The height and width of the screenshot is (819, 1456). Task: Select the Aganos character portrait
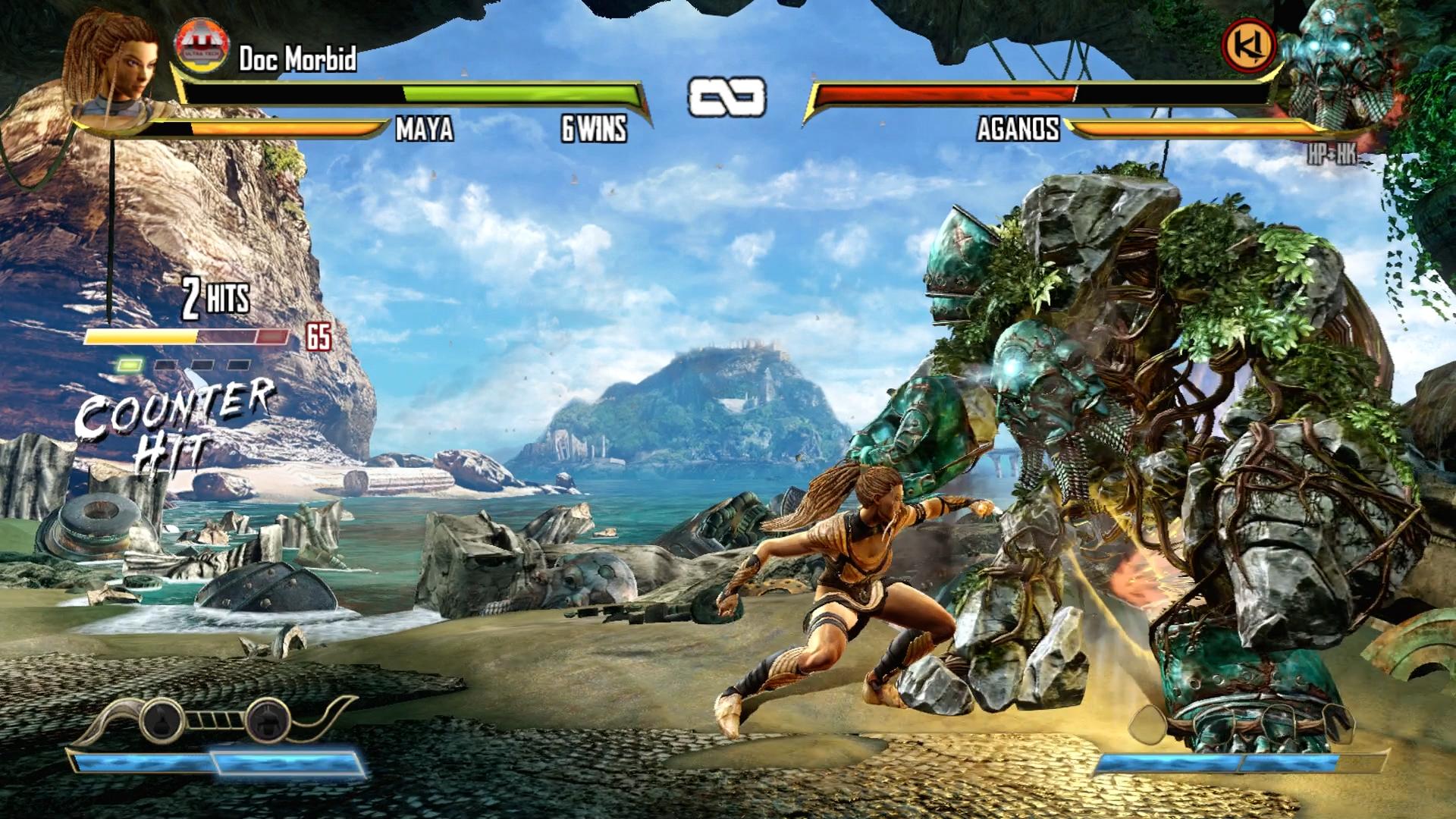[1338, 64]
